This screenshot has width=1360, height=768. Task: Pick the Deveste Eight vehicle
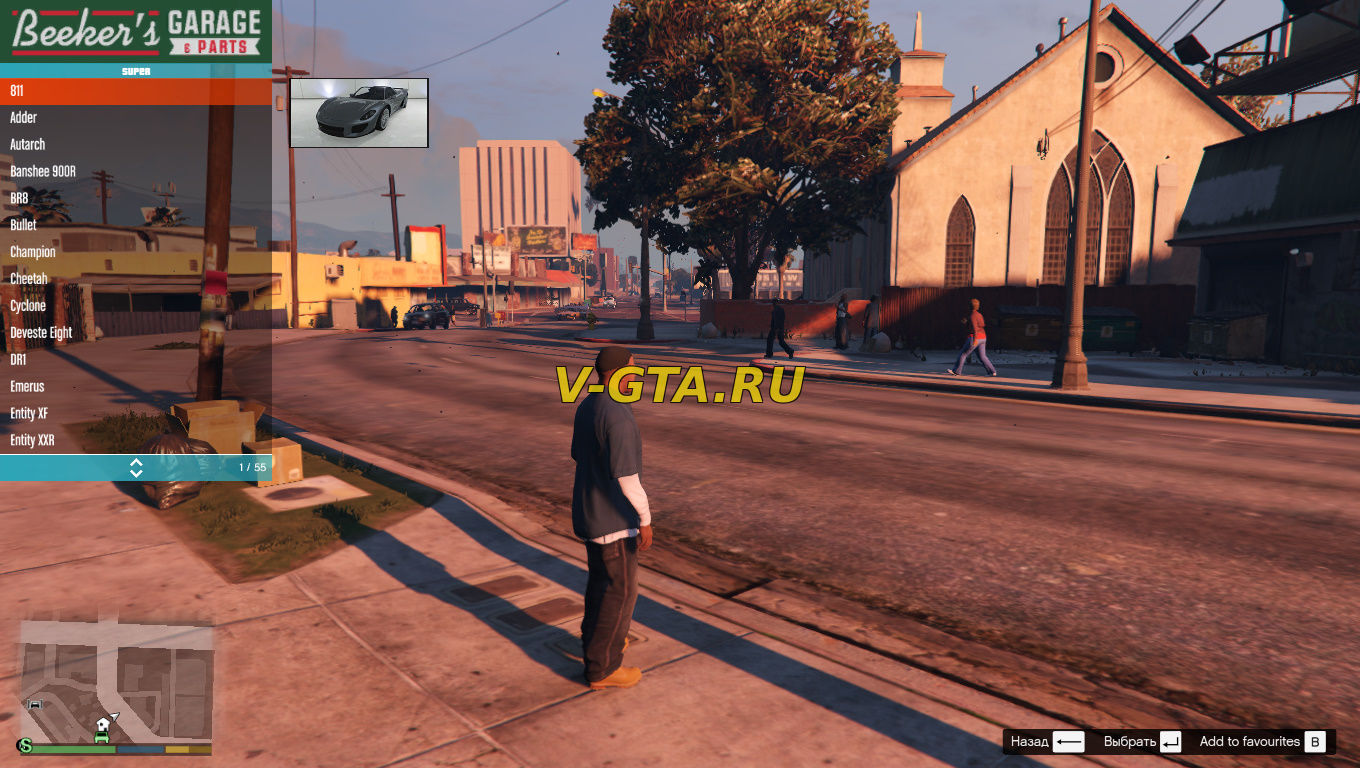coord(135,333)
